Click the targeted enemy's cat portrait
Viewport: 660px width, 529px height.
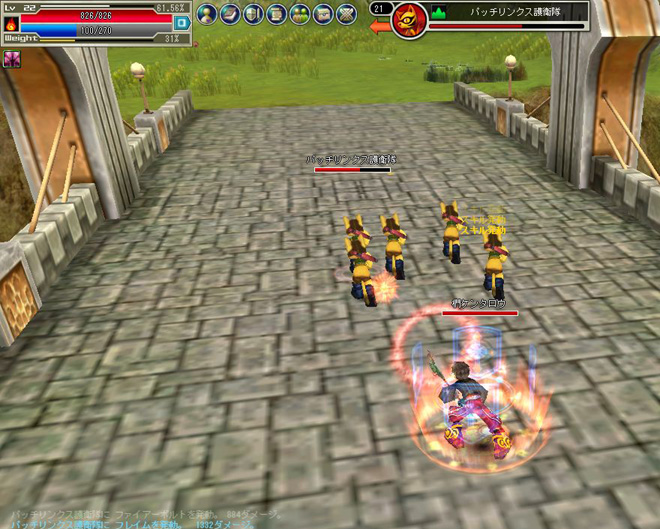(409, 20)
